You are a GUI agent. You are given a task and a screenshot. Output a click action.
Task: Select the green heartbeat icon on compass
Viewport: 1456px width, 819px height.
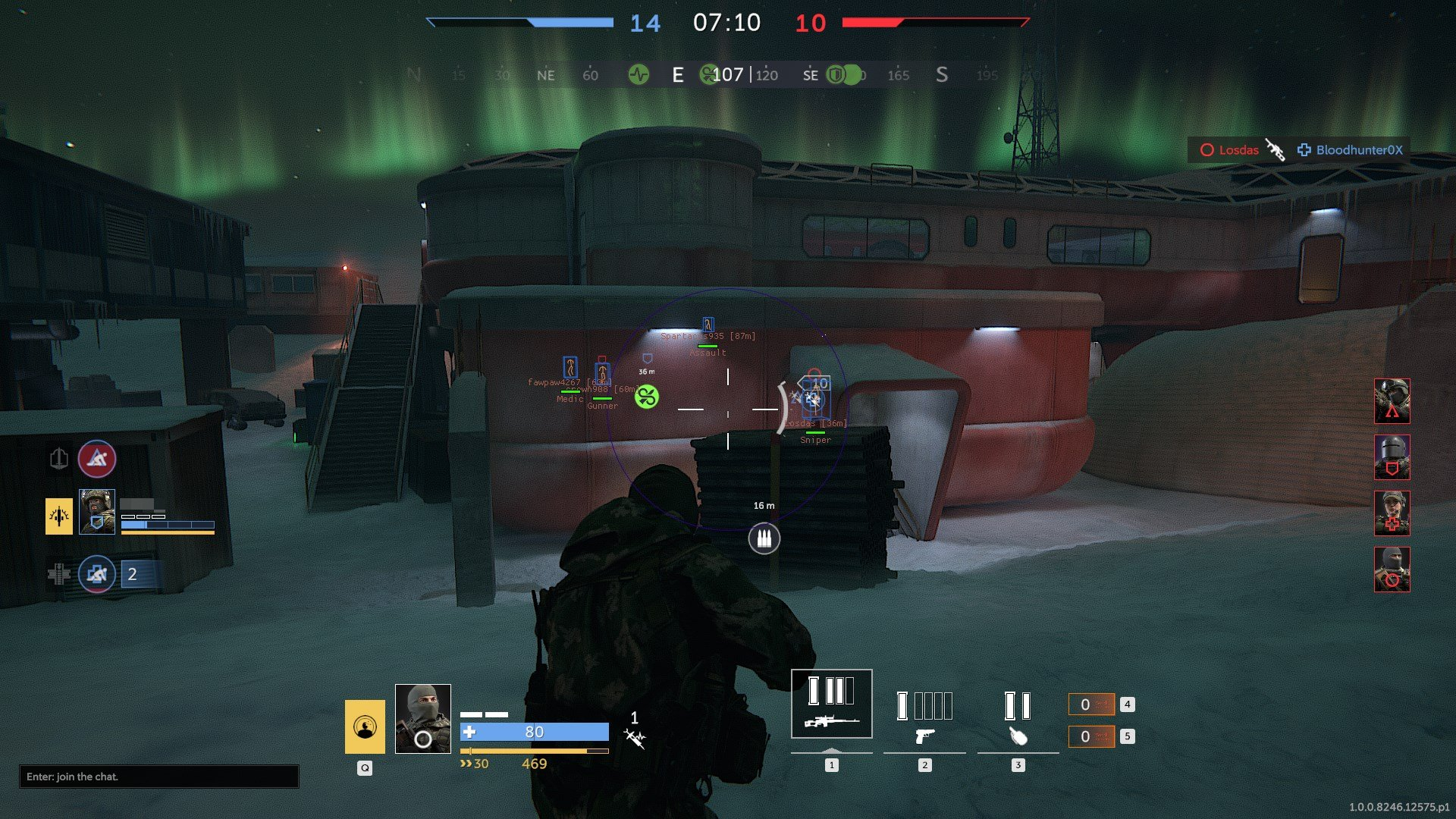[639, 74]
